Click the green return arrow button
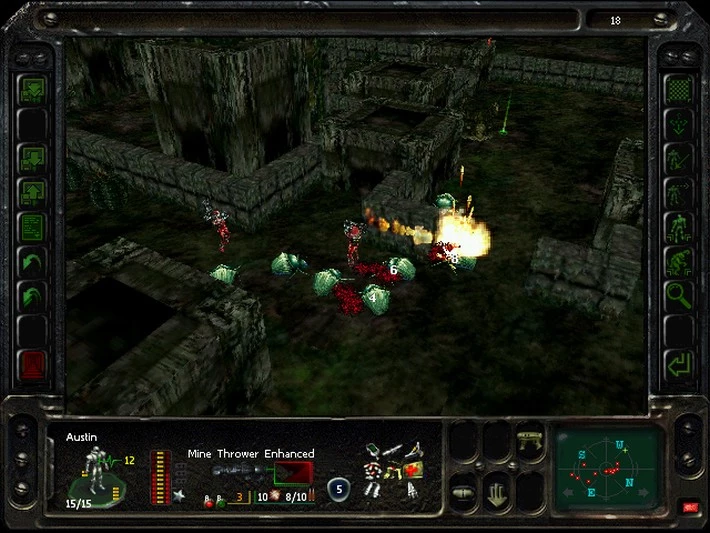The height and width of the screenshot is (533, 710). tap(679, 364)
